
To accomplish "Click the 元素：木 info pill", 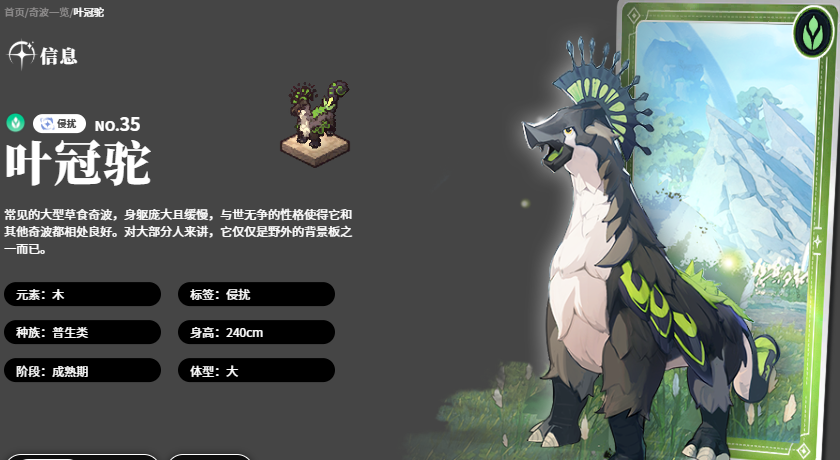I will pos(82,294).
